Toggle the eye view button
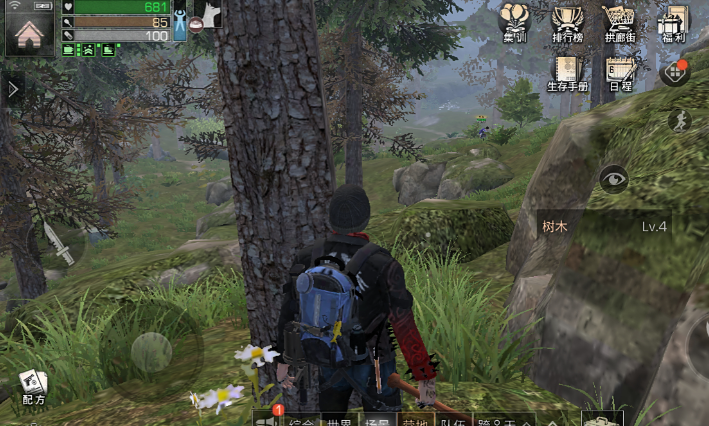 coord(614,179)
